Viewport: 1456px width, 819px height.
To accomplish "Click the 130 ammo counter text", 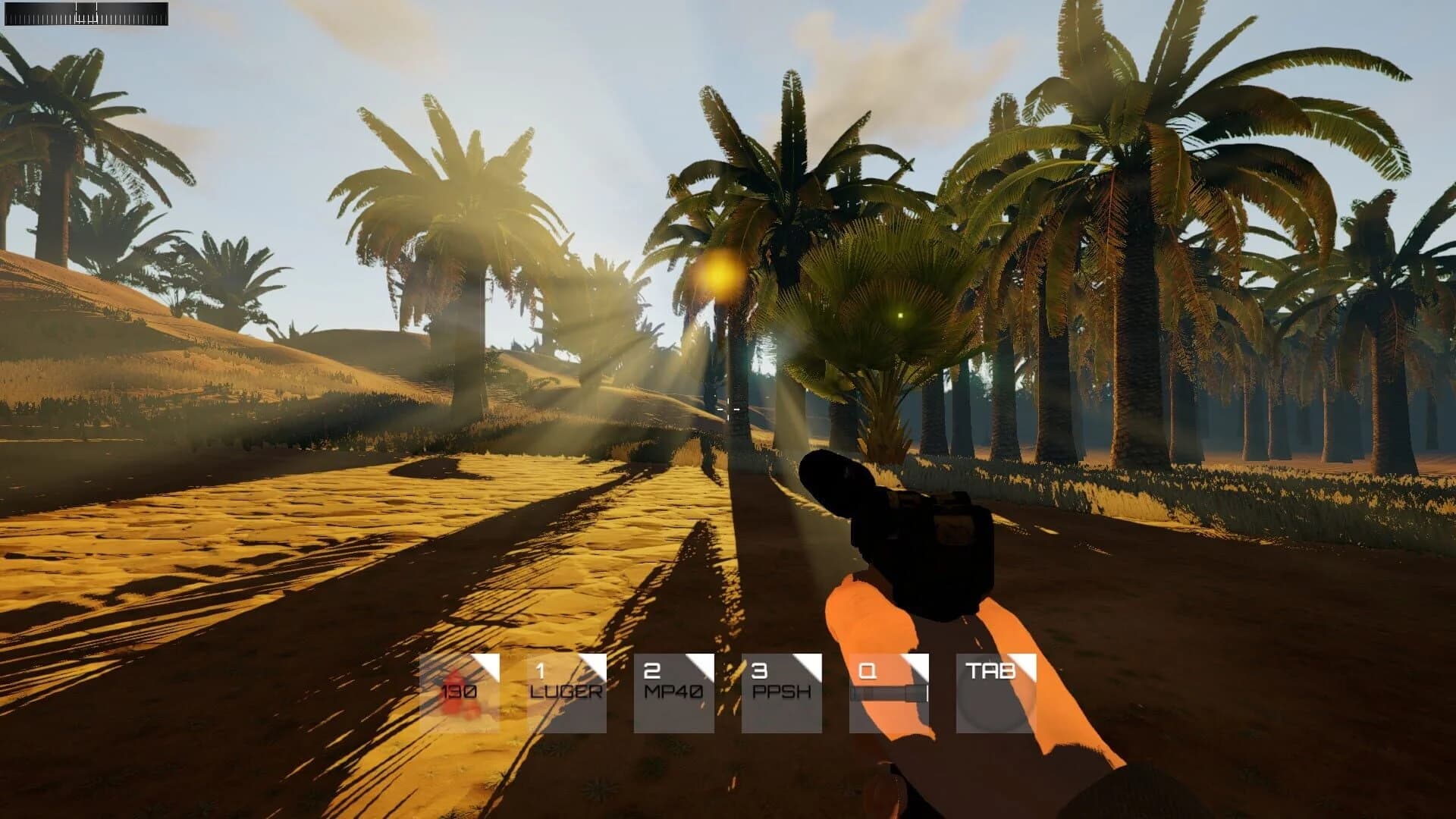I will (459, 692).
